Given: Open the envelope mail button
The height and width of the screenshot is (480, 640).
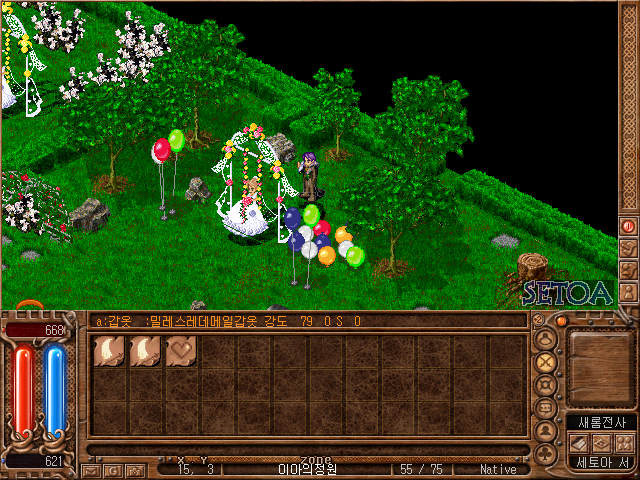Looking at the screenshot, I should [x=91, y=469].
